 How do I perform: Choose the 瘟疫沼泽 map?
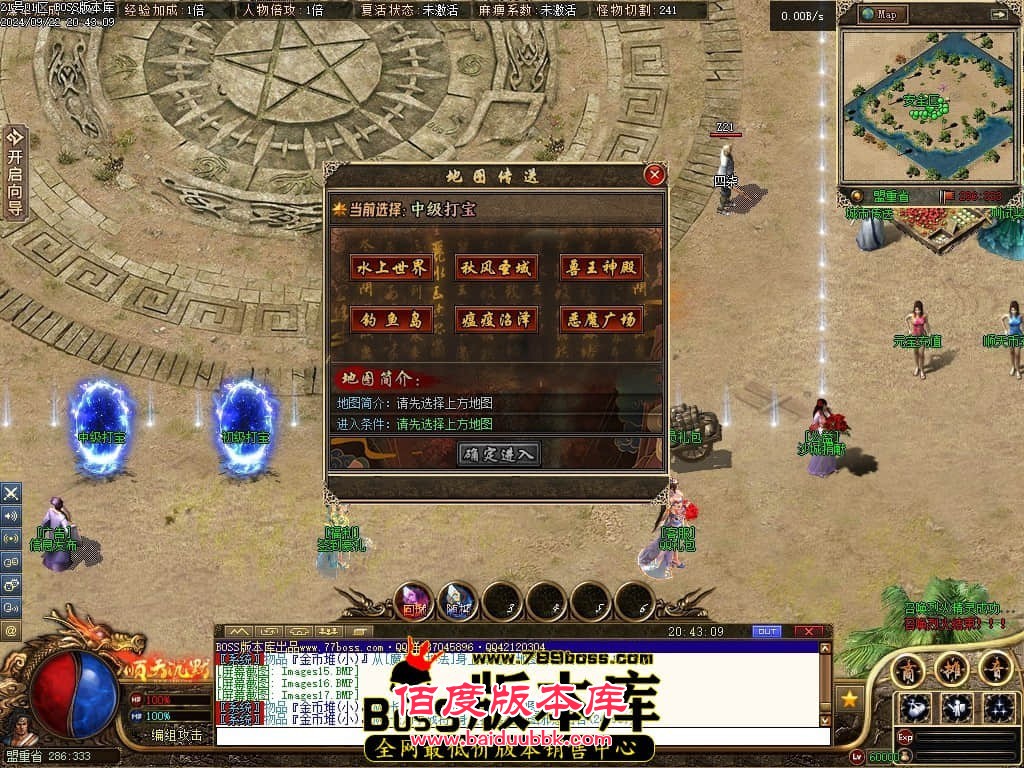coord(496,320)
